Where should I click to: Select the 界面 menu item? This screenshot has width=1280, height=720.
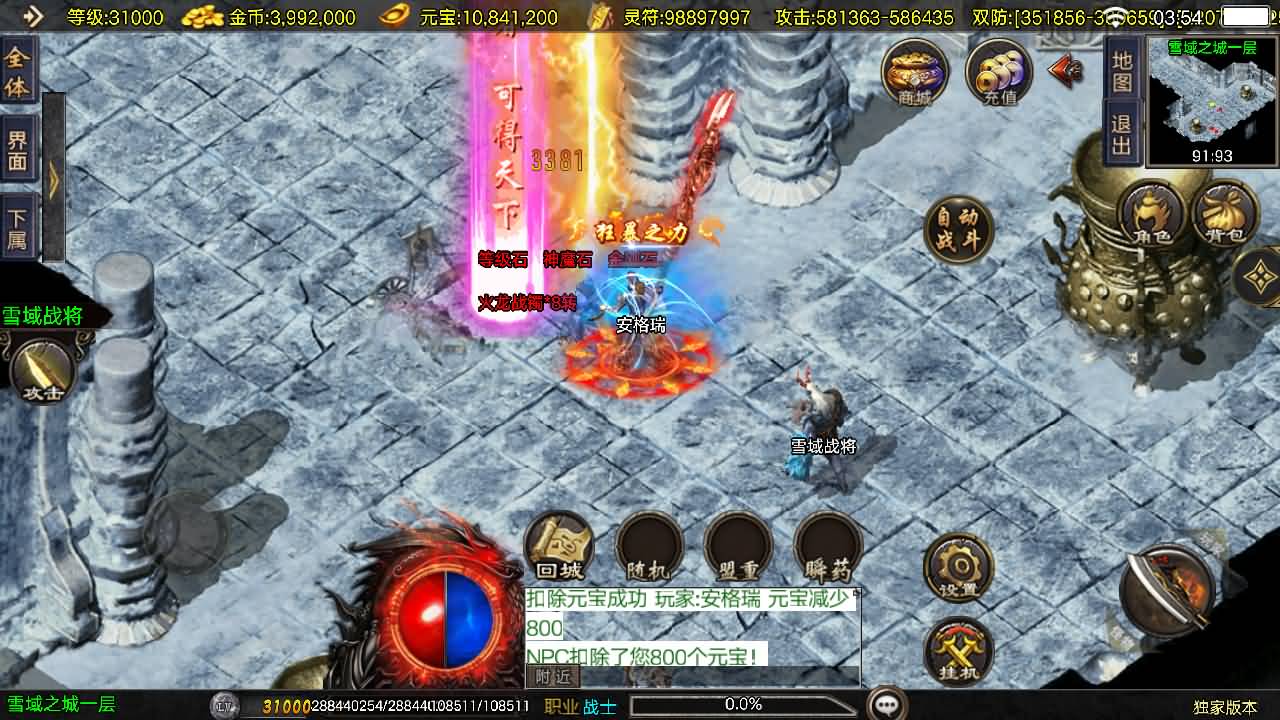pos(17,144)
